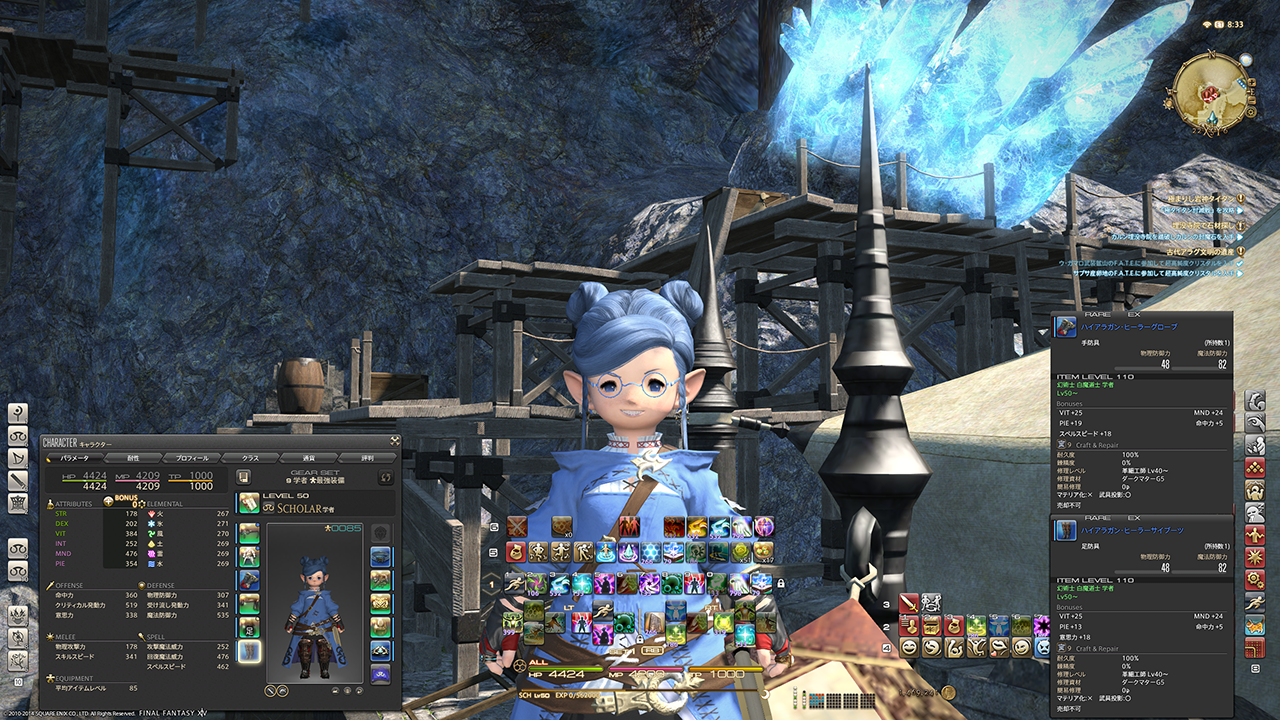1280x720 pixels.
Task: Click the gear set list button
Action: pyautogui.click(x=244, y=477)
